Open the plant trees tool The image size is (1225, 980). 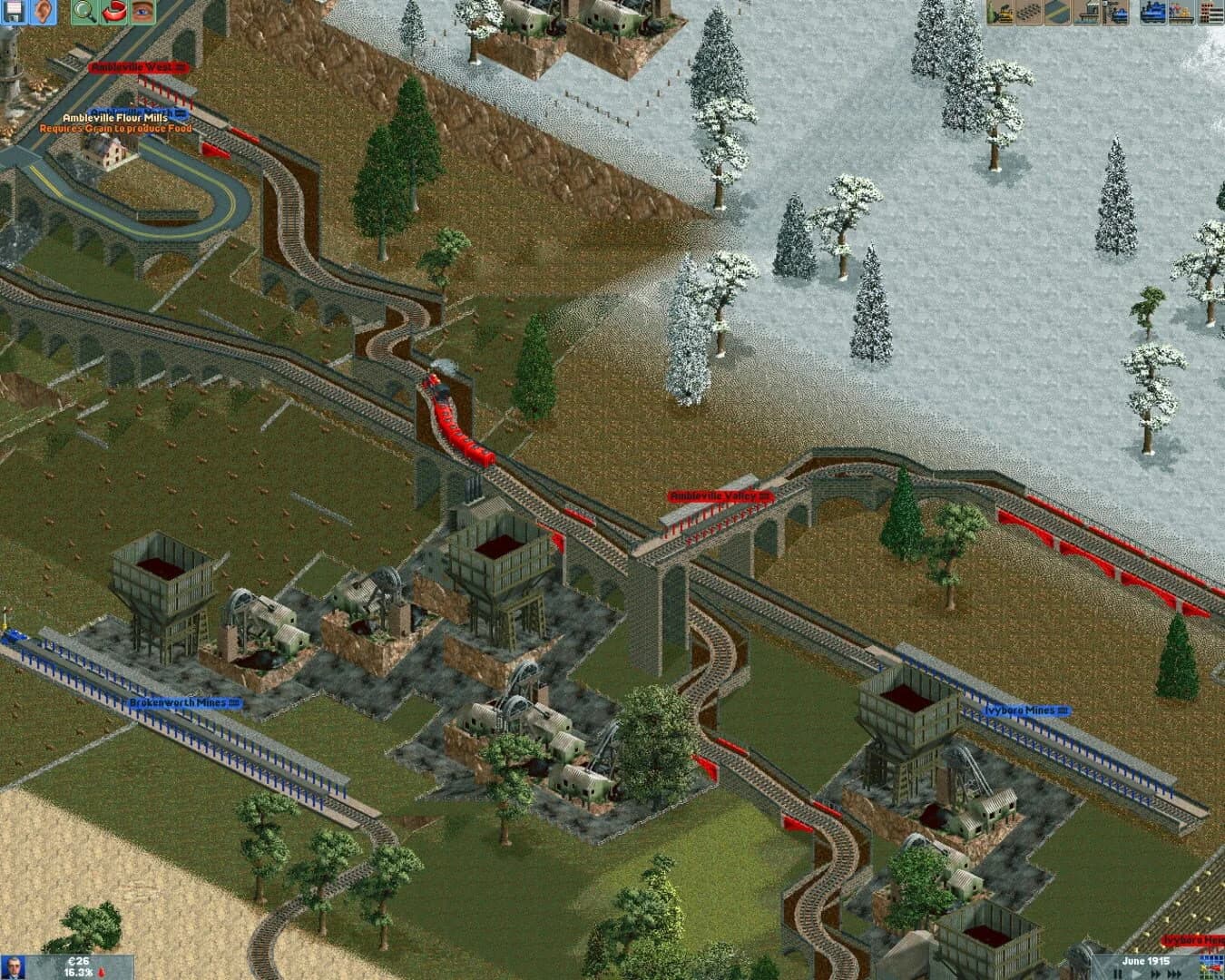click(1028, 13)
